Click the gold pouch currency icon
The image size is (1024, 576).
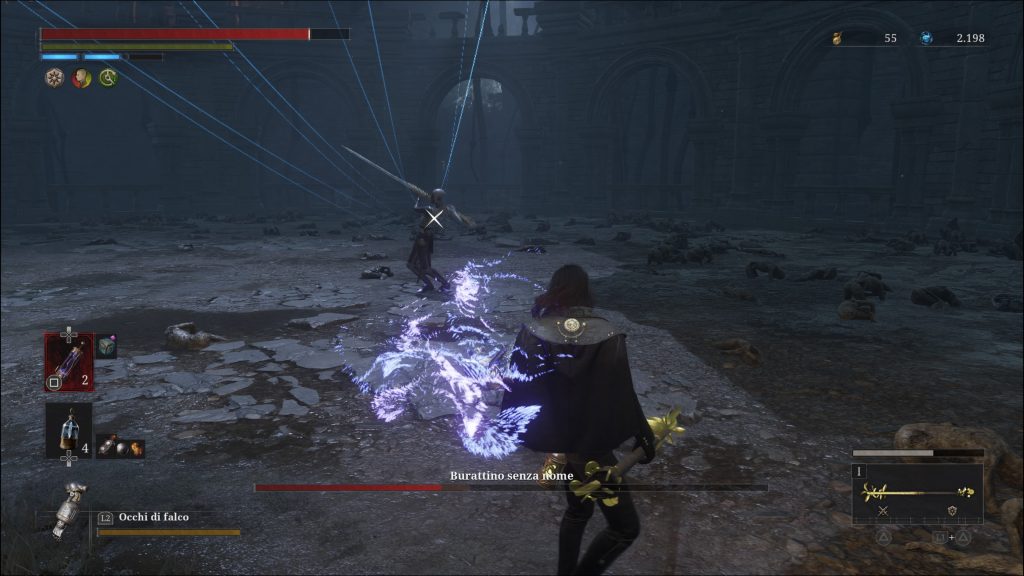839,39
